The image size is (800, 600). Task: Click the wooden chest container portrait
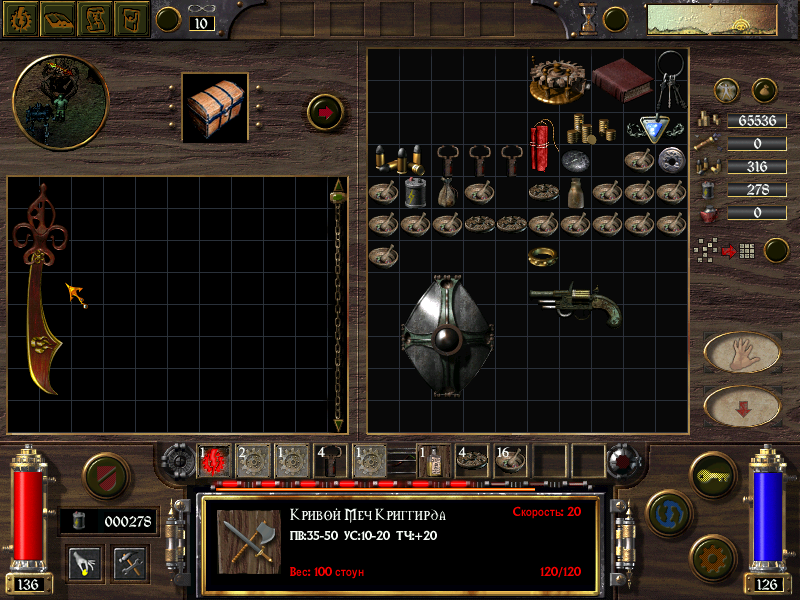[x=214, y=106]
